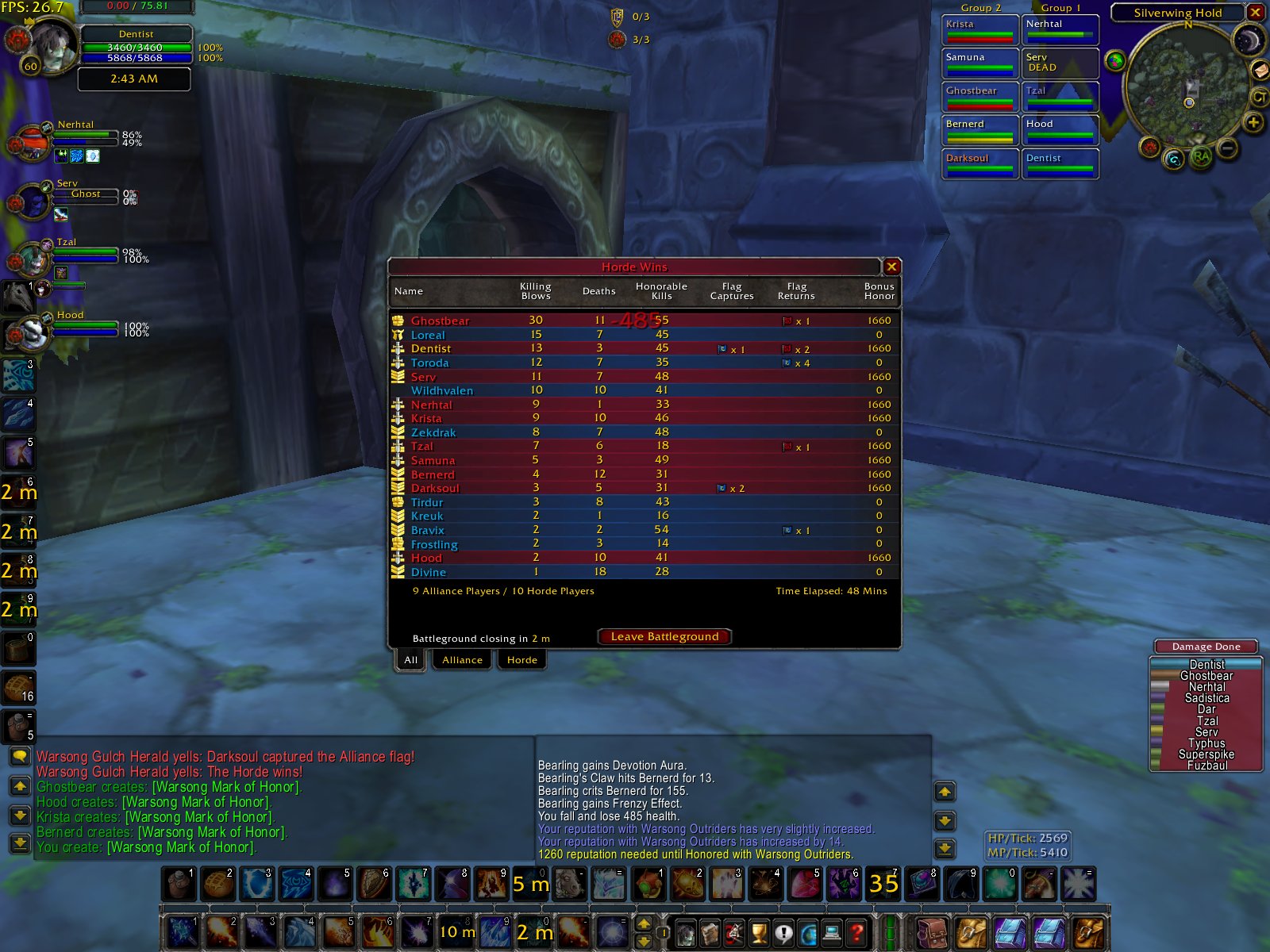Viewport: 1270px width, 952px height.
Task: Toggle the chat bubble icon in the chat frame
Action: point(19,756)
